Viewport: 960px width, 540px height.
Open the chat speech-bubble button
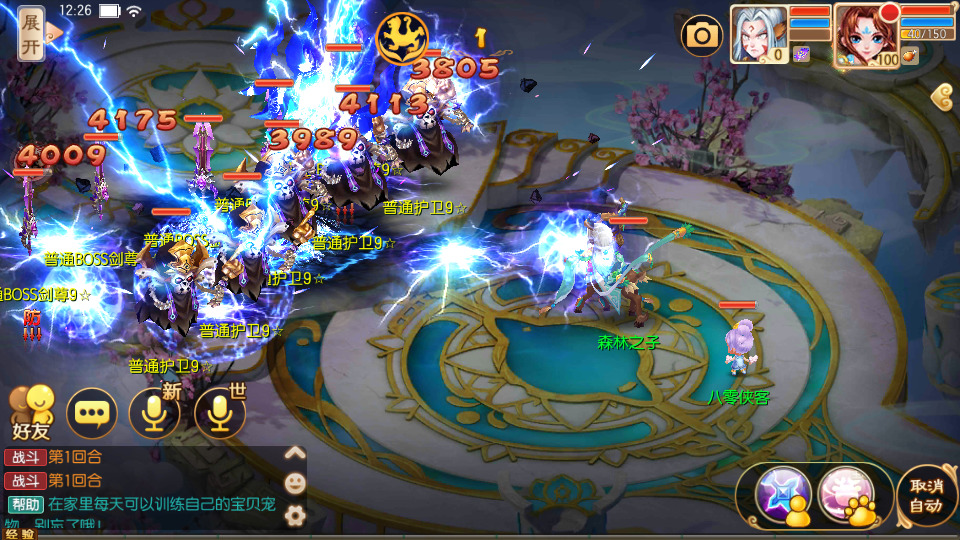92,413
